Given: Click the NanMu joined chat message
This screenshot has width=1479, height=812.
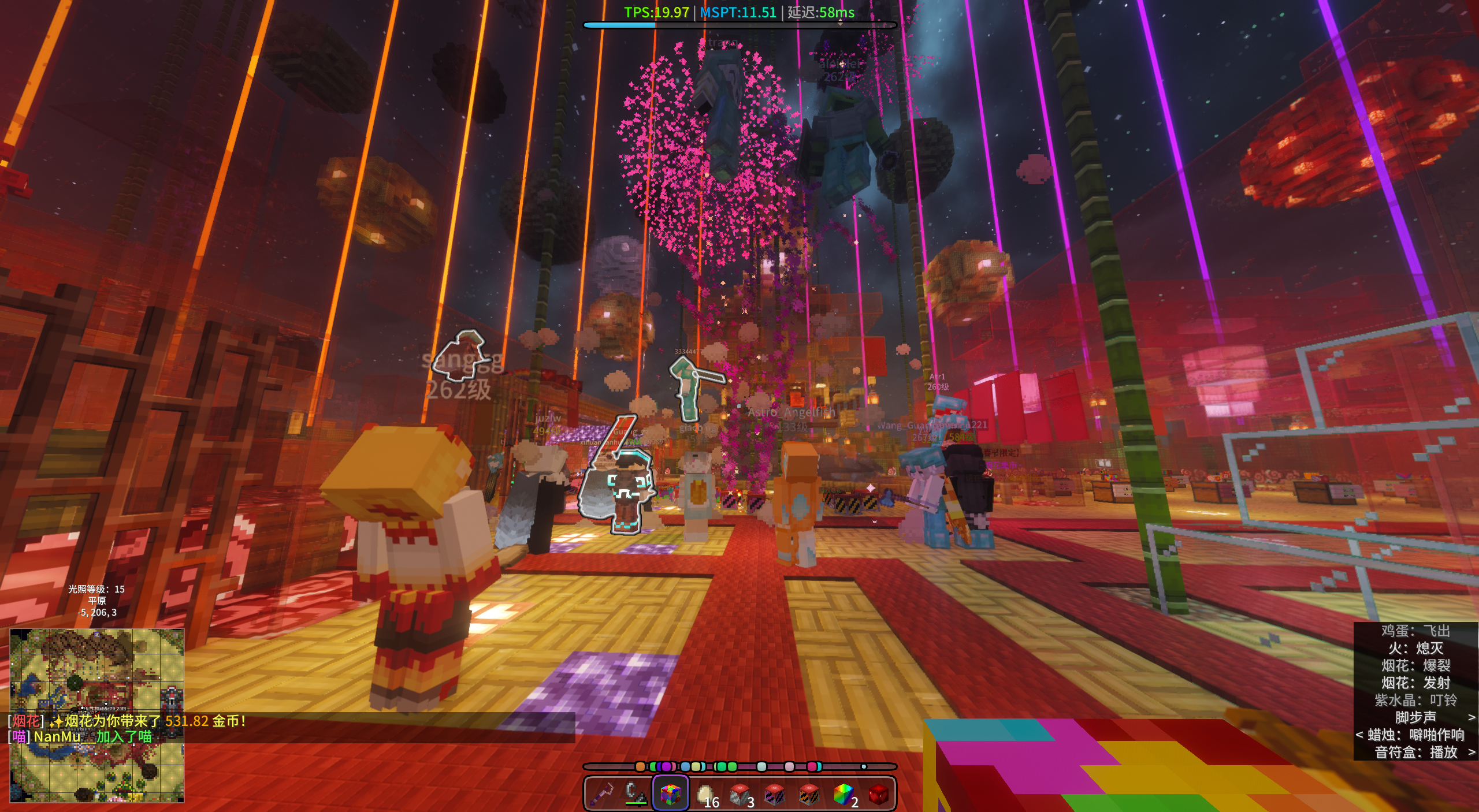Looking at the screenshot, I should coord(81,737).
